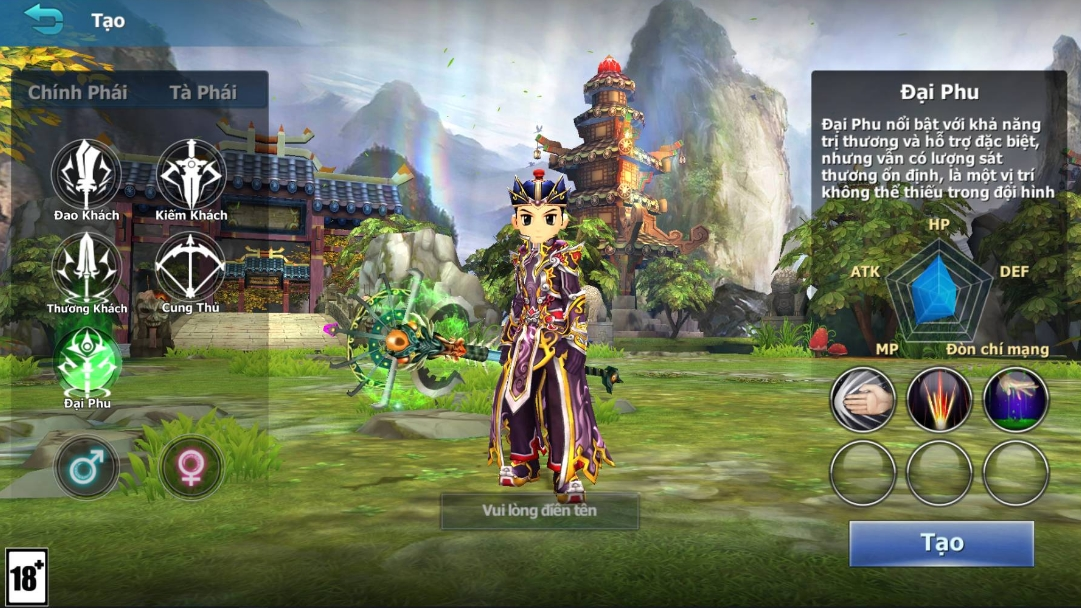Image resolution: width=1081 pixels, height=608 pixels.
Task: View the red energy burst skill icon
Action: 939,399
